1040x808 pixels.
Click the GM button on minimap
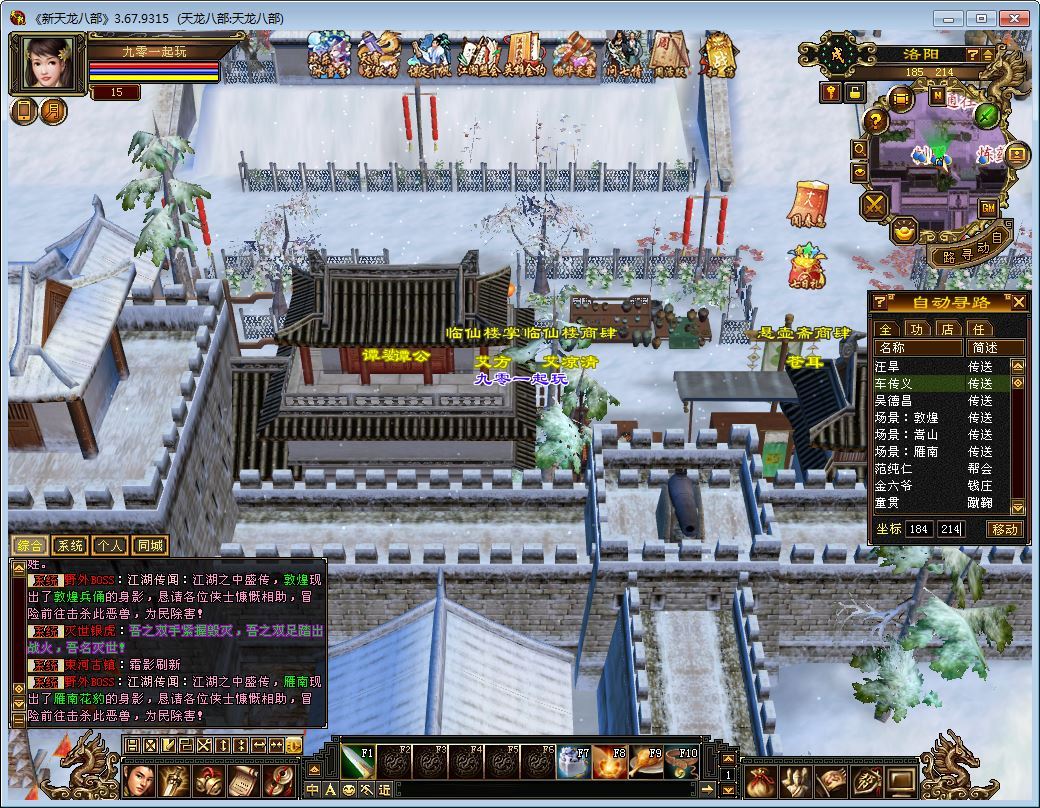coord(987,208)
